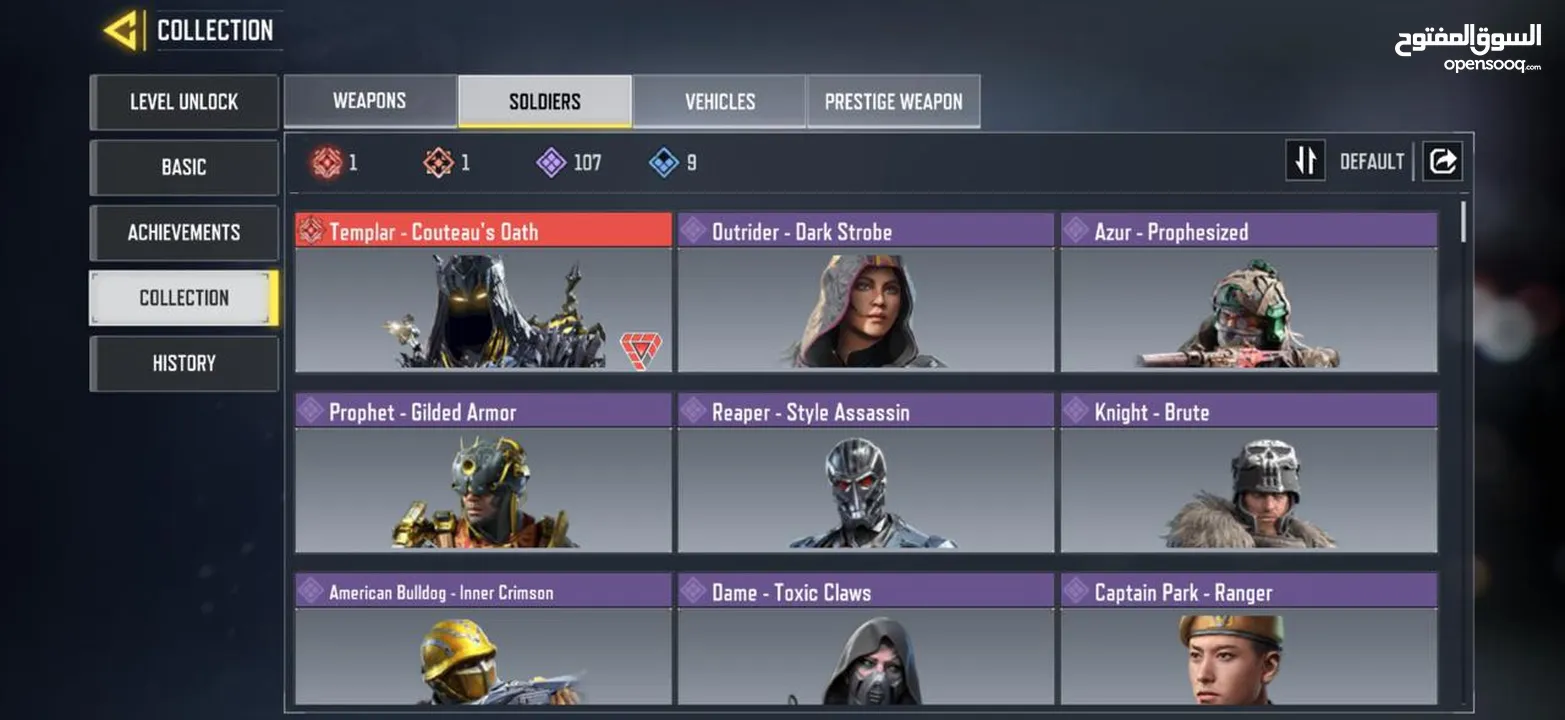Select the Captain Park - Ranger soldier
This screenshot has width=1565, height=720.
(1248, 650)
